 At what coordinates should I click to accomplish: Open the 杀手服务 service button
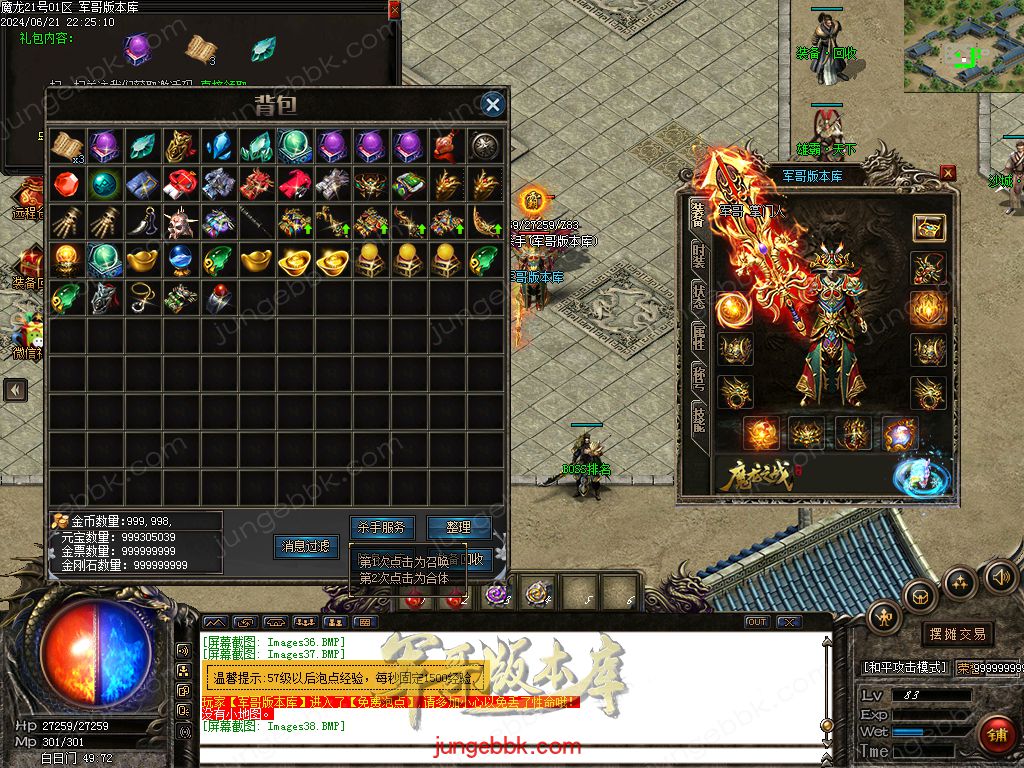381,526
